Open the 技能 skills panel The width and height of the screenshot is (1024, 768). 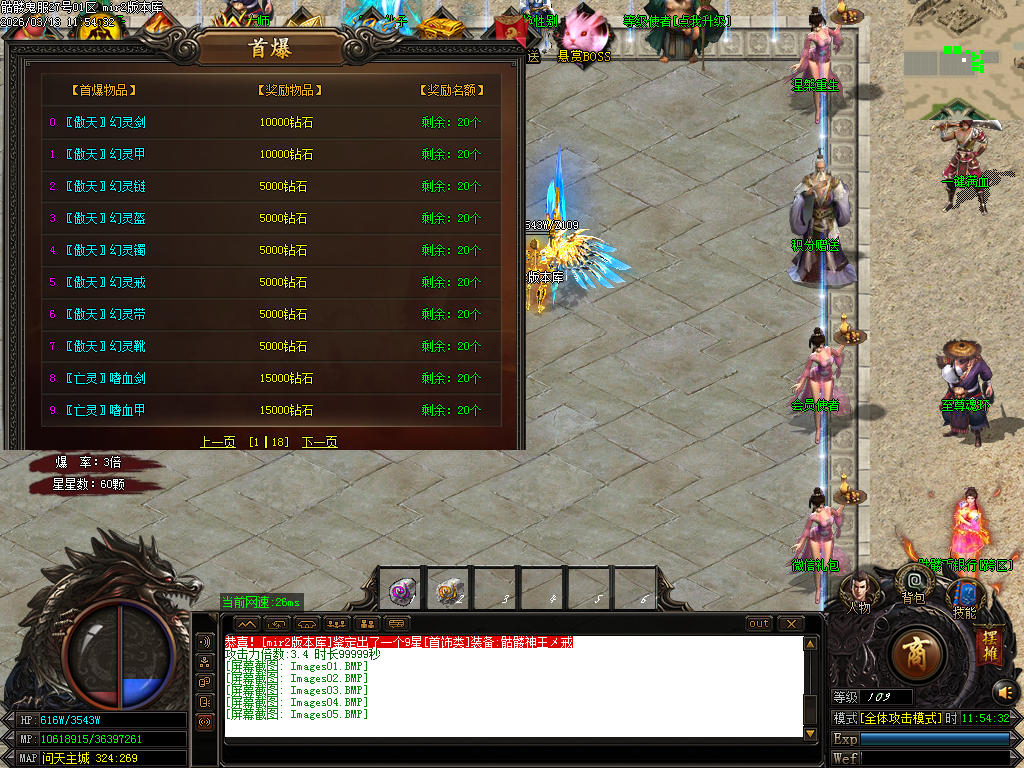click(964, 598)
